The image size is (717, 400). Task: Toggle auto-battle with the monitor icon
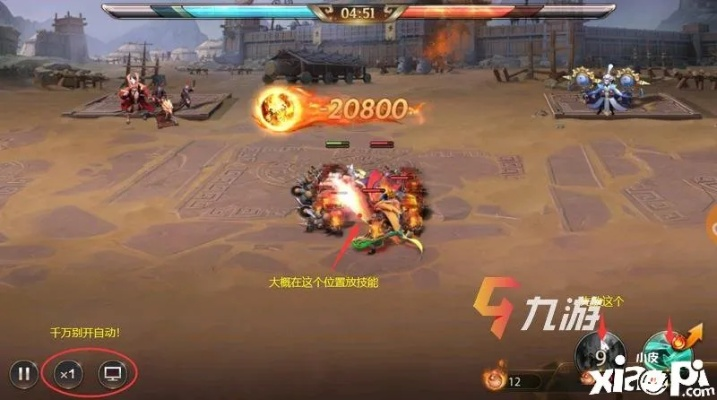click(x=113, y=374)
